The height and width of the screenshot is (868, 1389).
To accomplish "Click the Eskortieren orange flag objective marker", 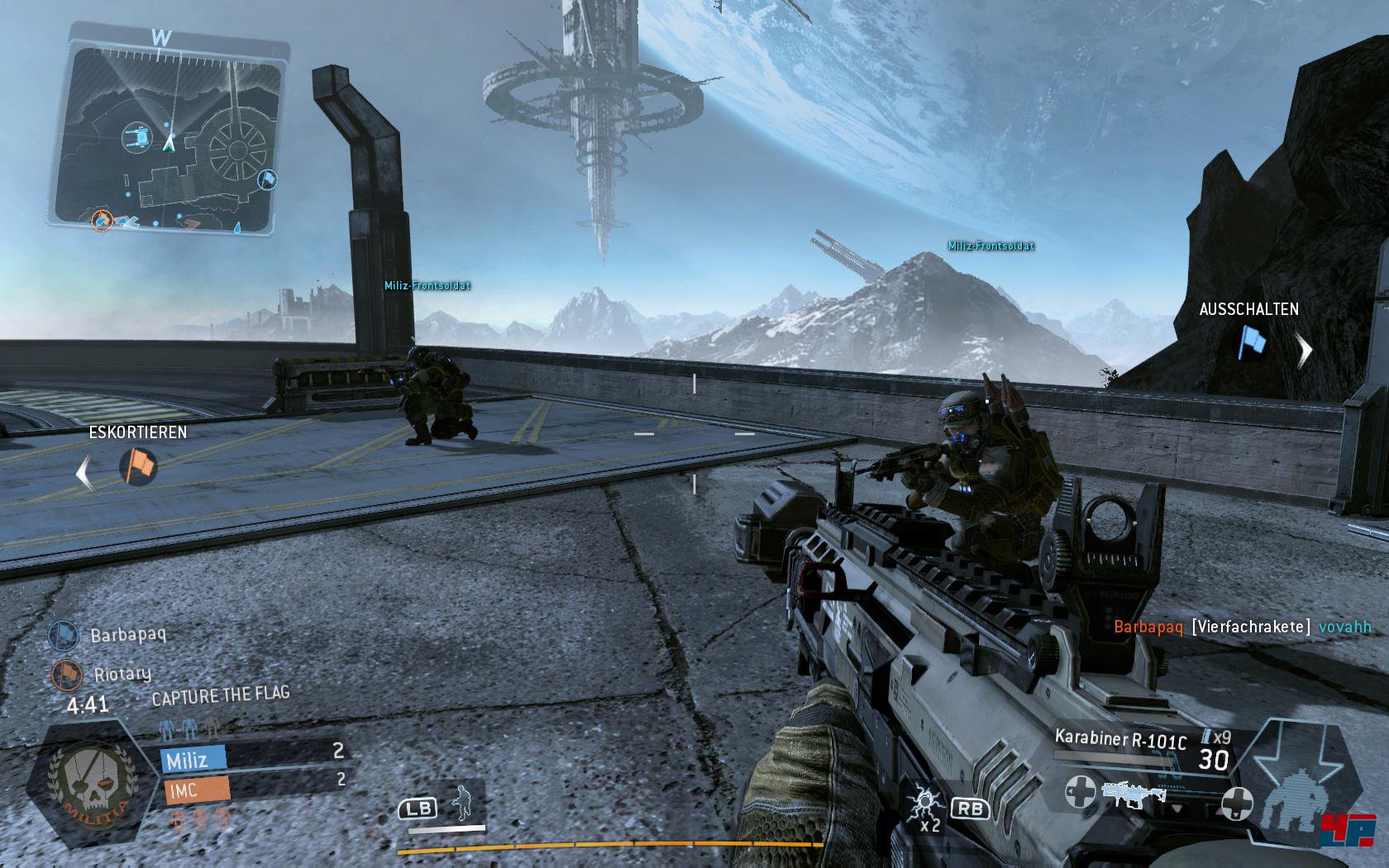I will [139, 466].
